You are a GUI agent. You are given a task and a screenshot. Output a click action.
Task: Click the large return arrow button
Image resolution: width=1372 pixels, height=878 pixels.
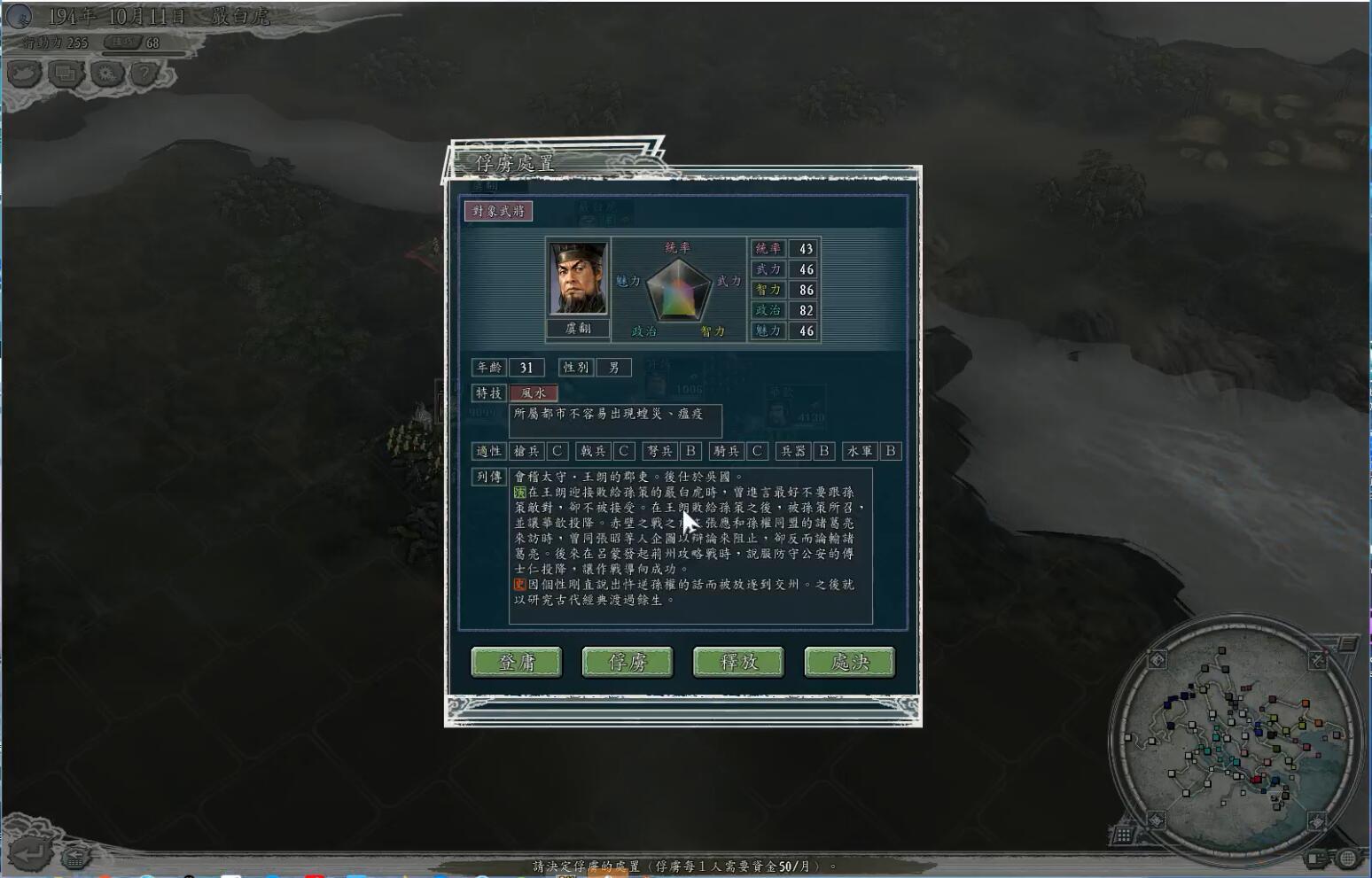[30, 852]
